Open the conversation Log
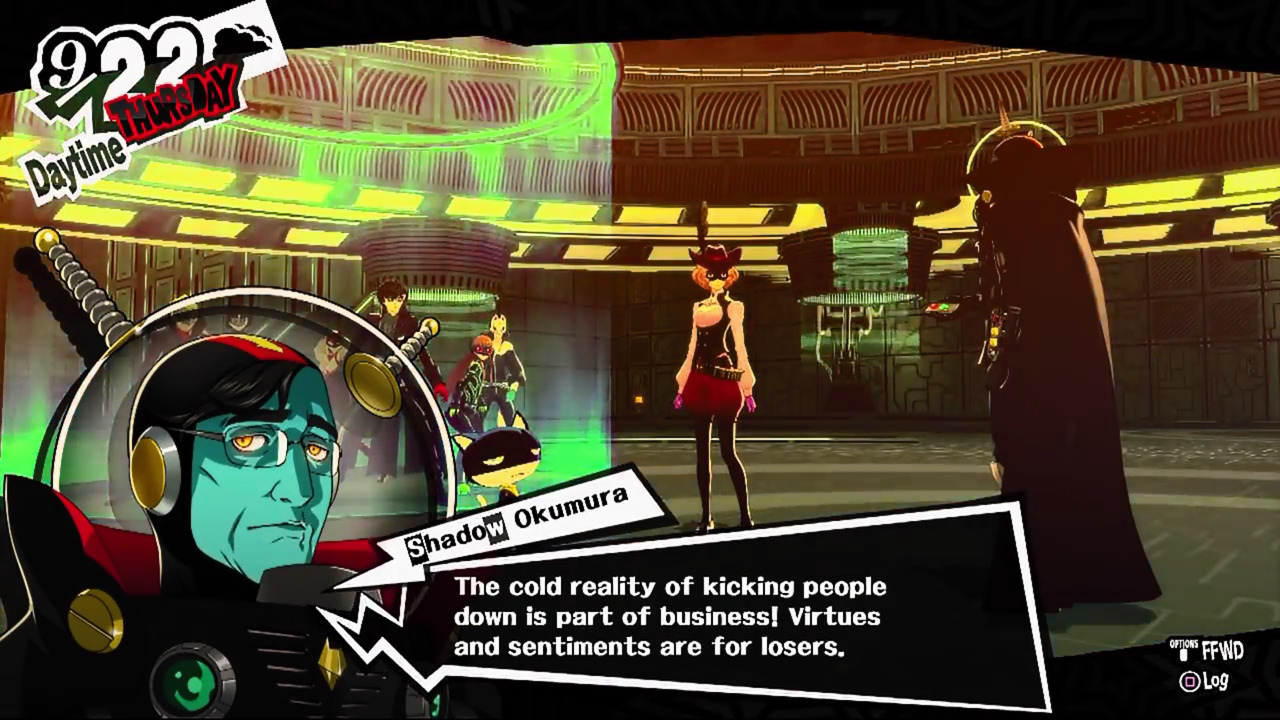 pos(1203,682)
